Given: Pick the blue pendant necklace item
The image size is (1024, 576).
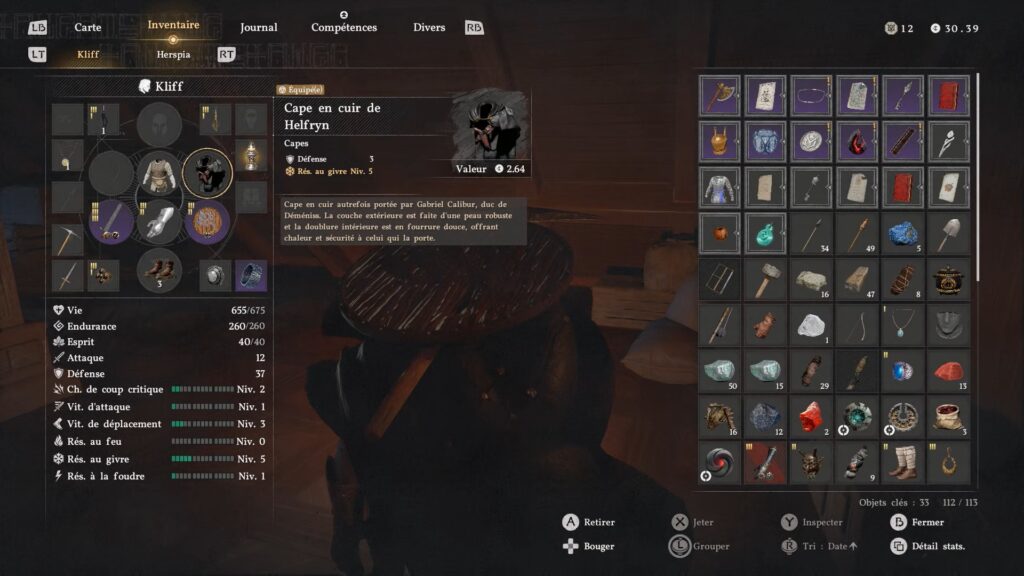Looking at the screenshot, I should [903, 325].
